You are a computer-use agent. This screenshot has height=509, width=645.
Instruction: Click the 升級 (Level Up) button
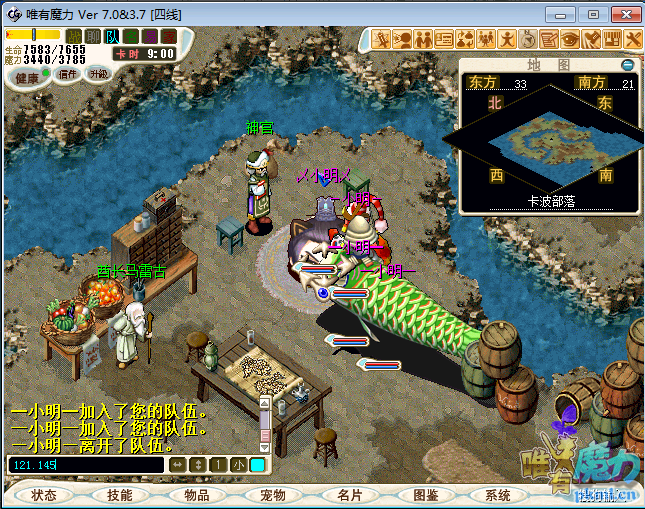(98, 74)
